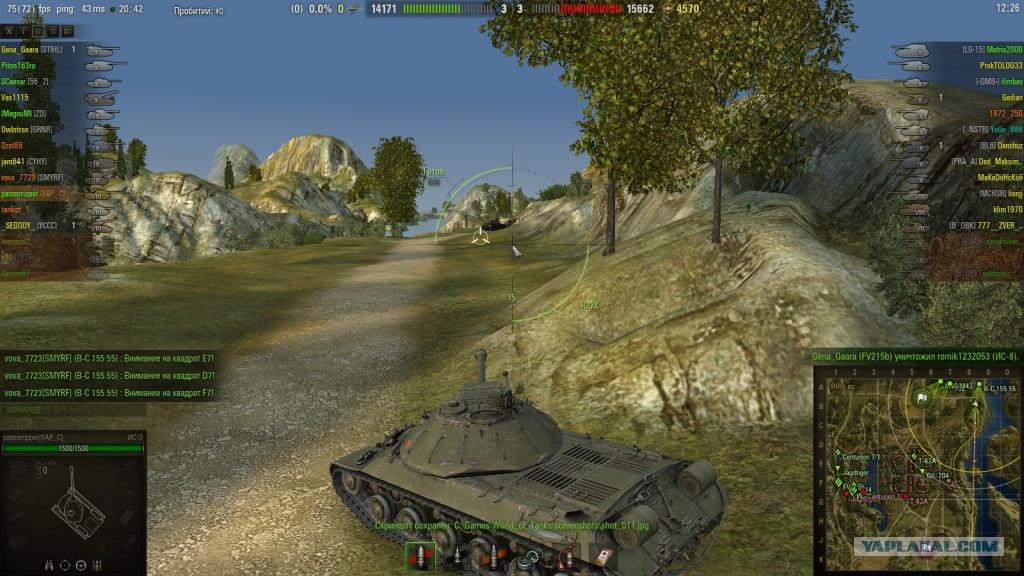
Task: Click the base flag marker on the minimap
Action: [x=923, y=397]
